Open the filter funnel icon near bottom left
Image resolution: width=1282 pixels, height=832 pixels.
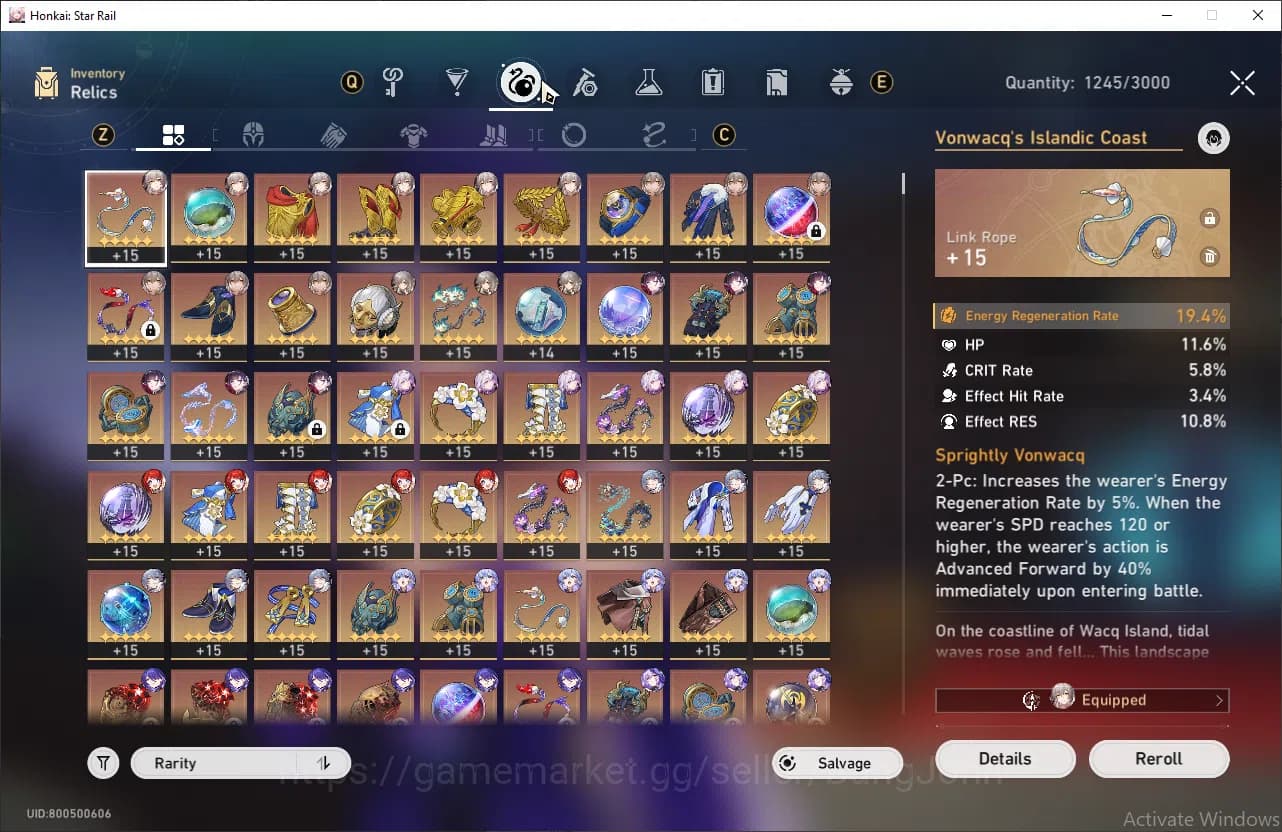pyautogui.click(x=103, y=762)
